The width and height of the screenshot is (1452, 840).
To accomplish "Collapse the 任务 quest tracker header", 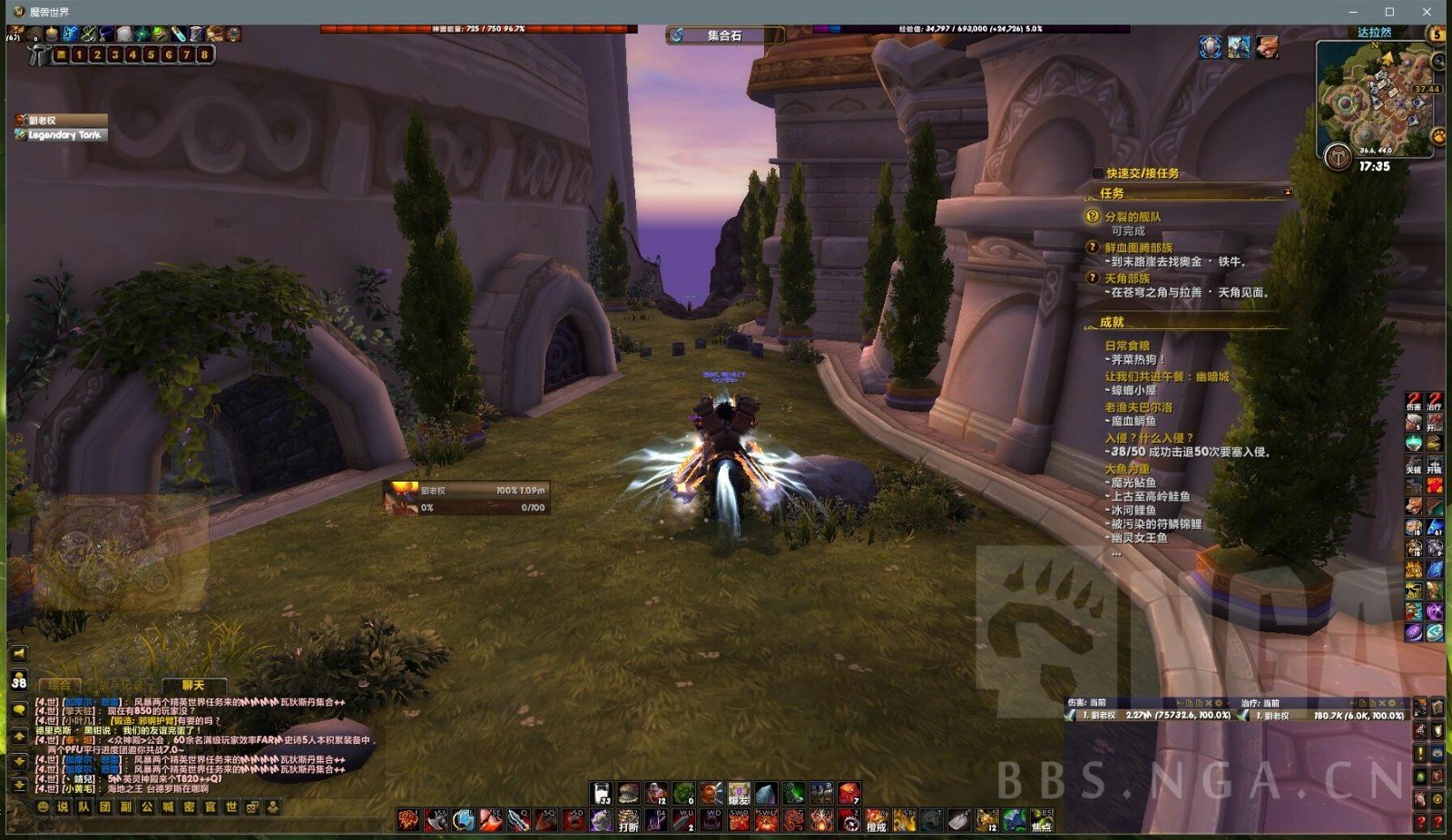I will point(1287,192).
